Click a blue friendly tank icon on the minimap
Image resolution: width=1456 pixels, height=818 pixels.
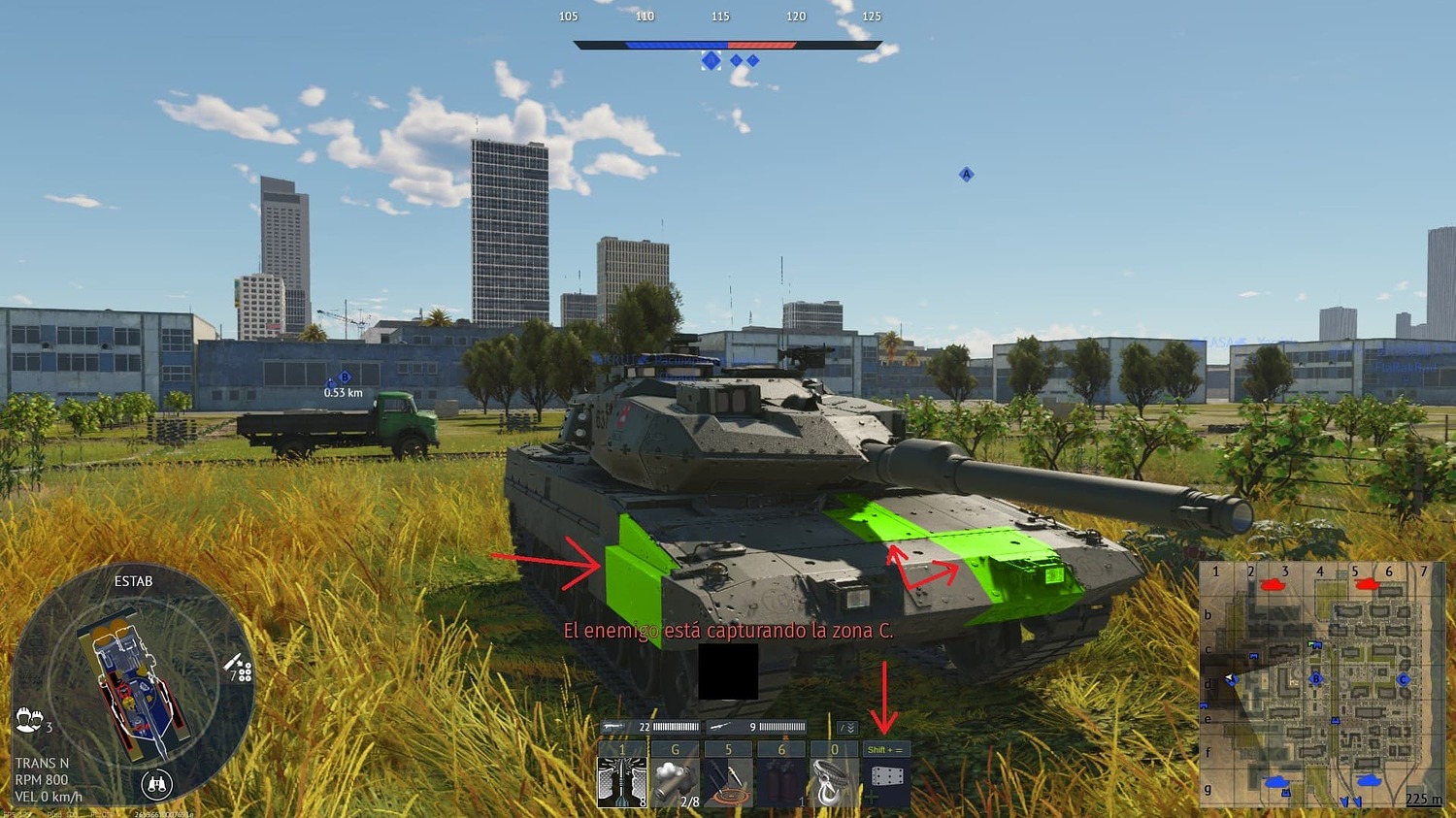point(1275,781)
